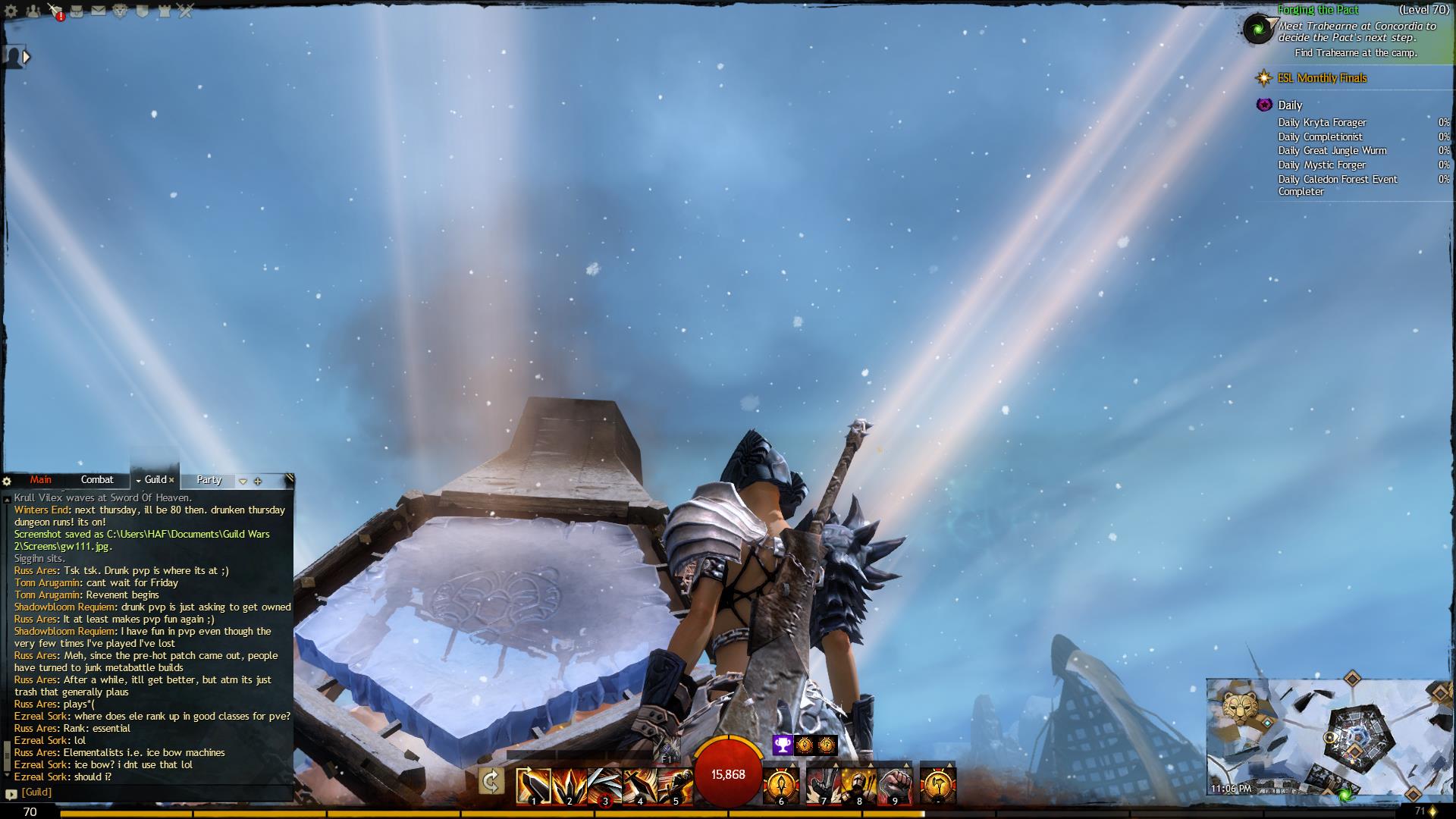Close the Guild chat tab
This screenshot has height=819, width=1456.
pyautogui.click(x=172, y=480)
